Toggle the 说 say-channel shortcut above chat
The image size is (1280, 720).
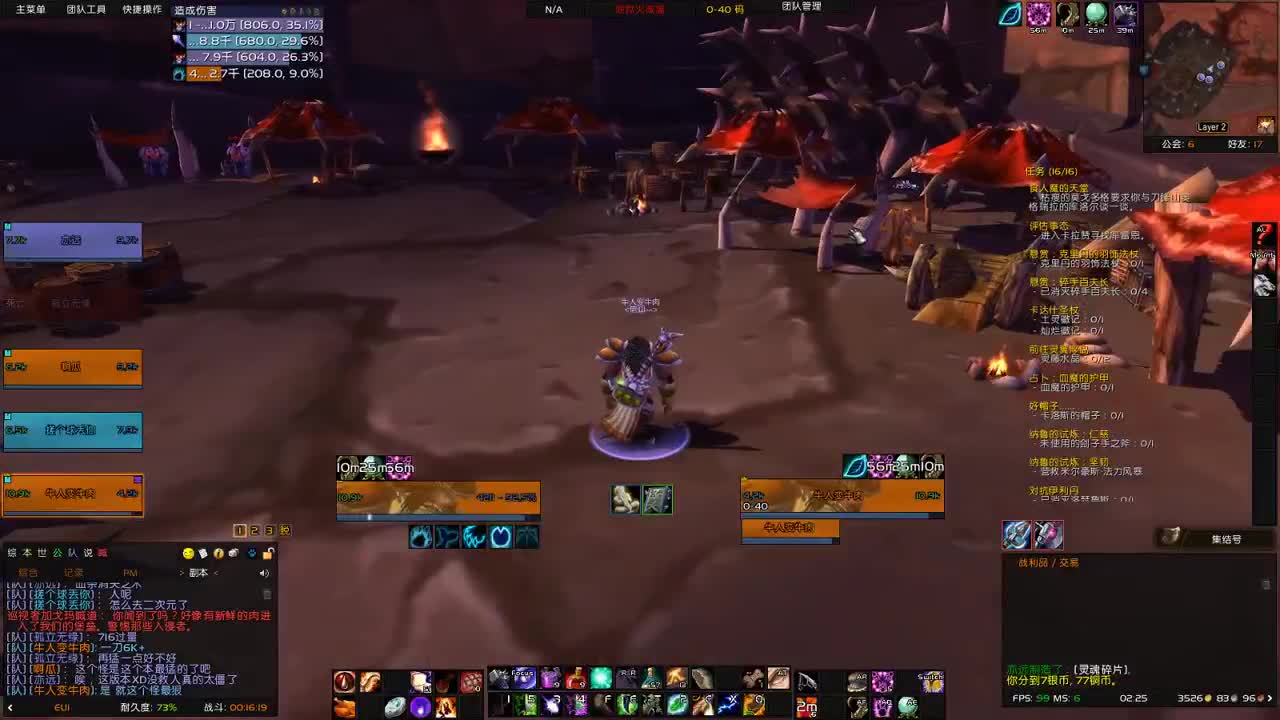87,552
